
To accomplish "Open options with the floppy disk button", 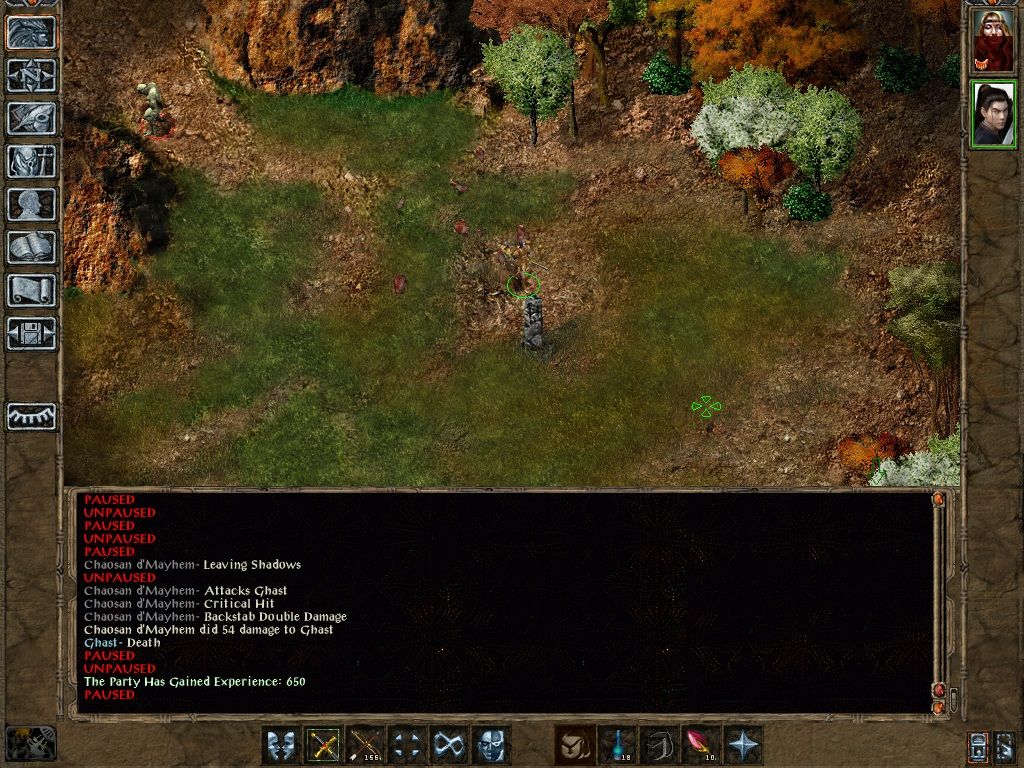I will 31,333.
